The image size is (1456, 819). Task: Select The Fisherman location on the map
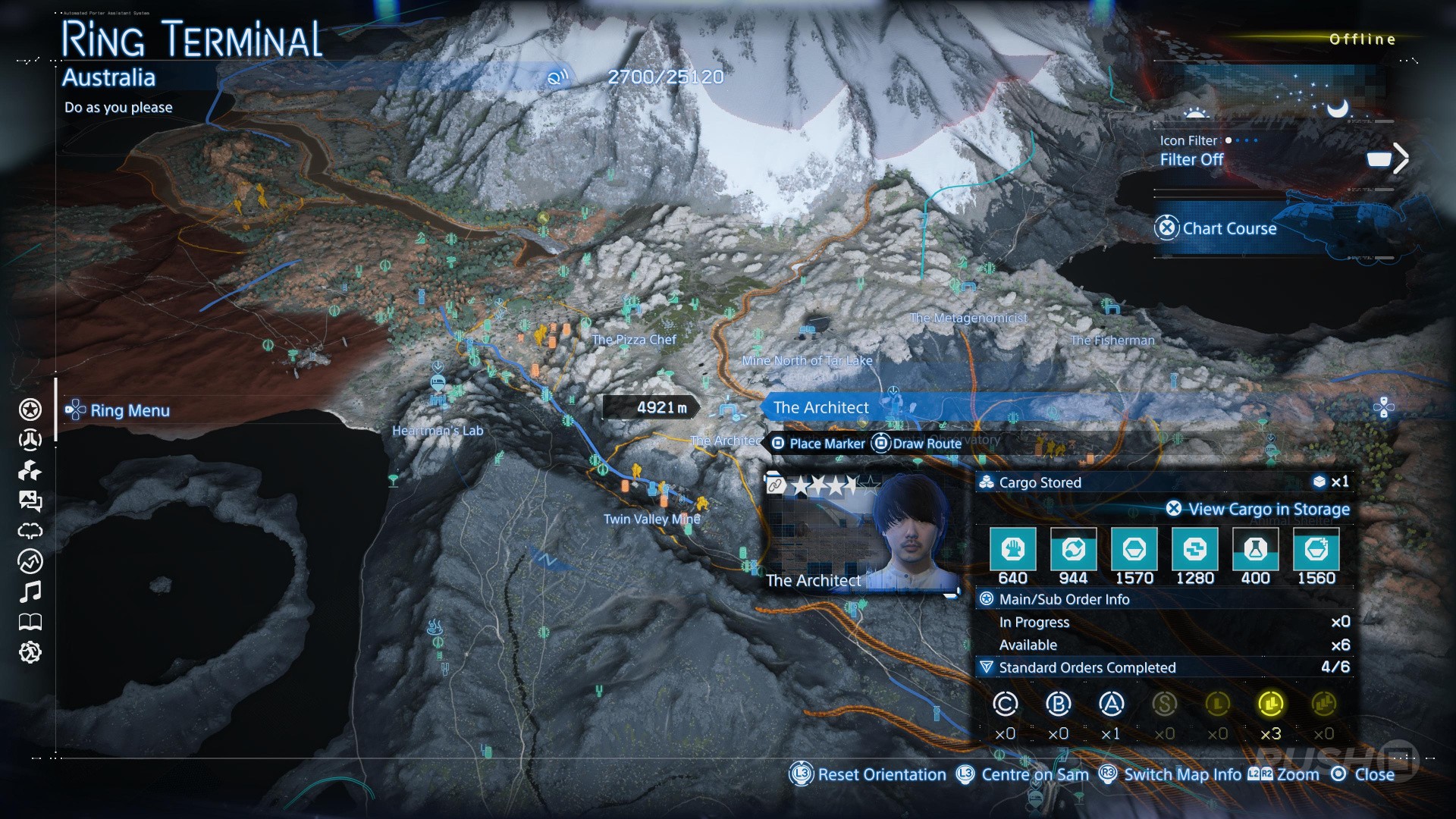[1112, 340]
